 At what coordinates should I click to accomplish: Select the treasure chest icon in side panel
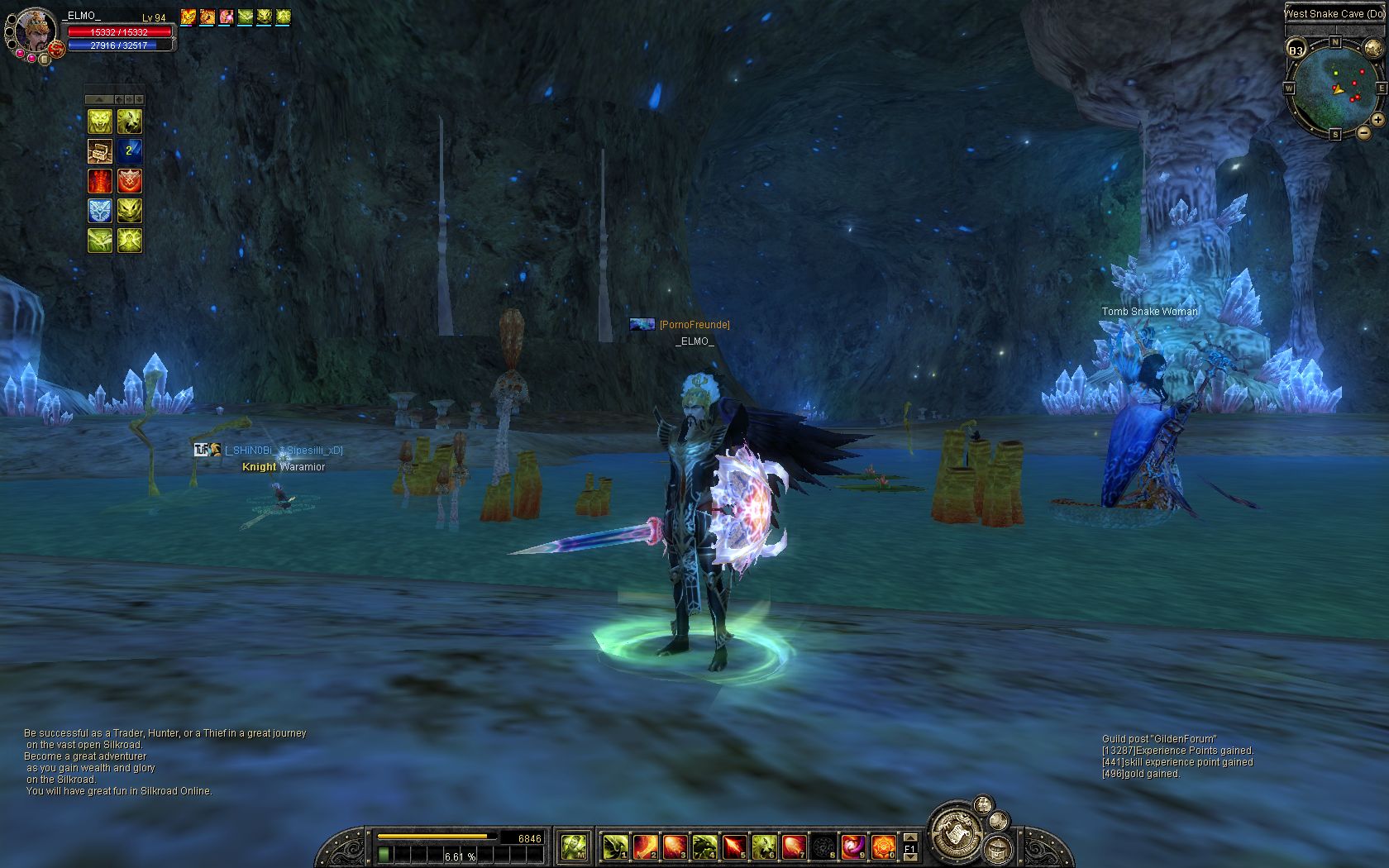pos(100,151)
